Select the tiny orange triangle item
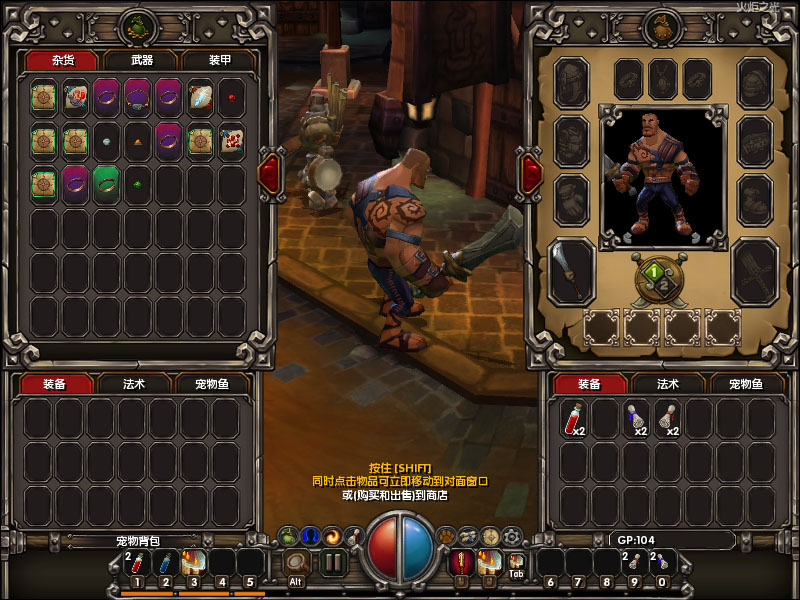Screen dimensions: 800x600 click(x=137, y=141)
